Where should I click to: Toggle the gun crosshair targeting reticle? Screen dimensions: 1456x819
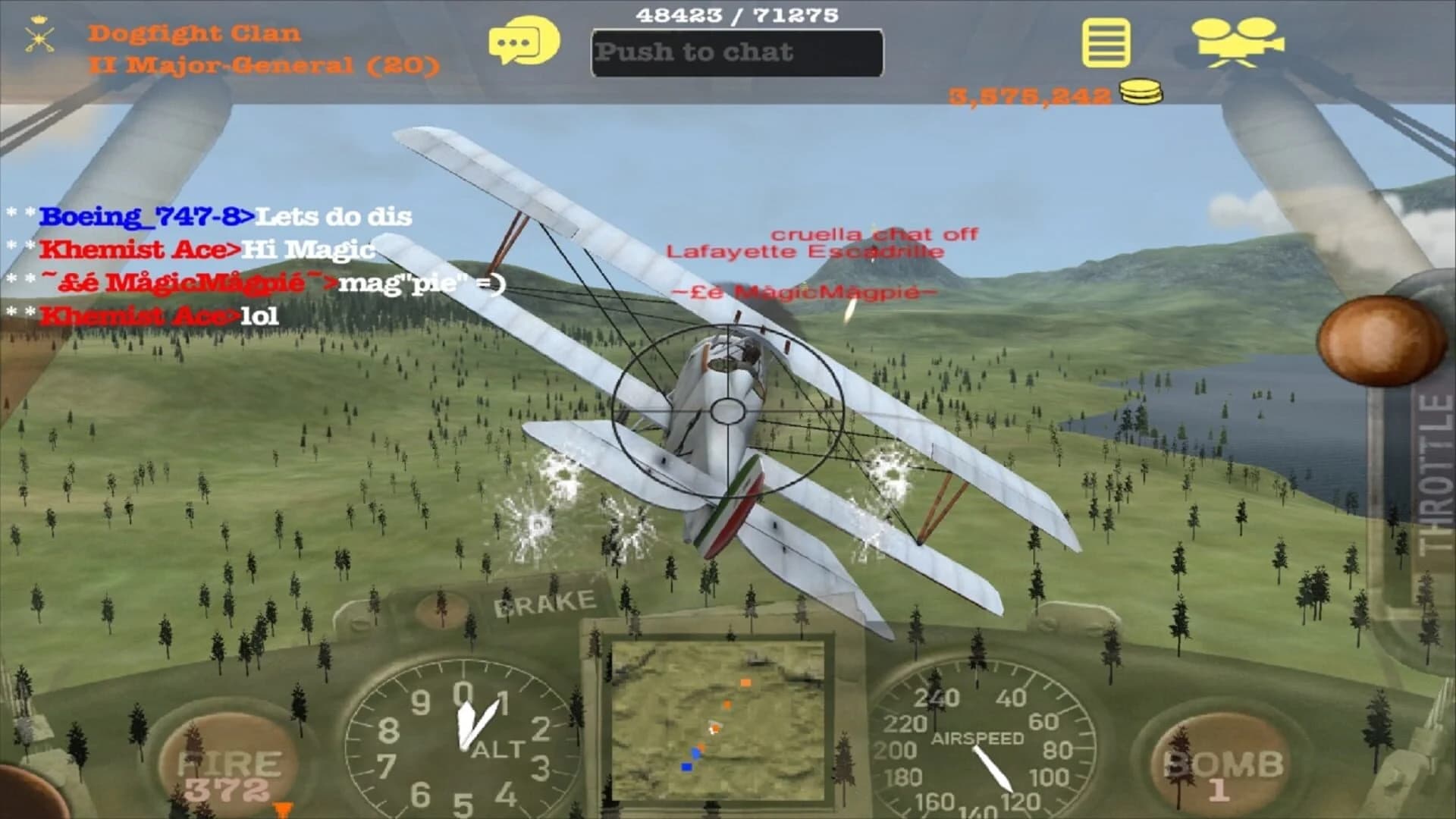[726, 413]
